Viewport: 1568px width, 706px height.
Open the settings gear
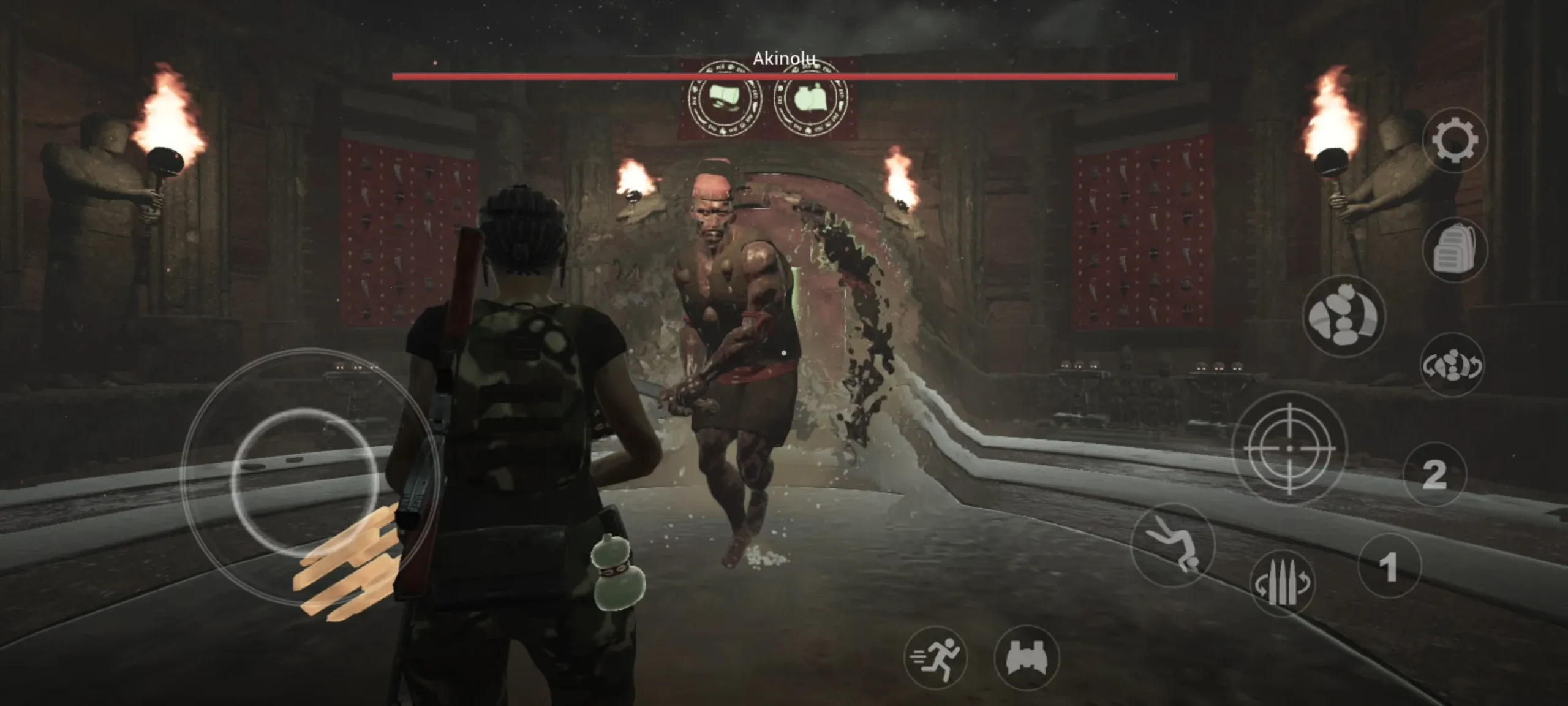(1455, 139)
